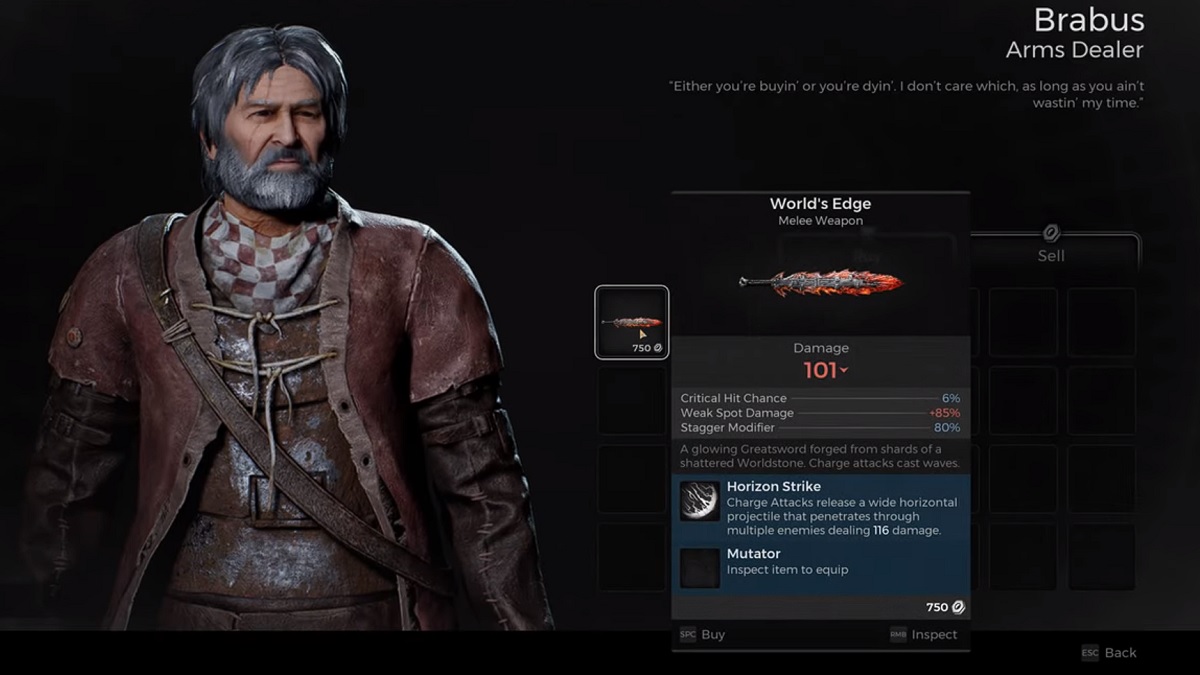Screen dimensions: 1200x675
Task: Switch to the Sell tab
Action: [1050, 254]
